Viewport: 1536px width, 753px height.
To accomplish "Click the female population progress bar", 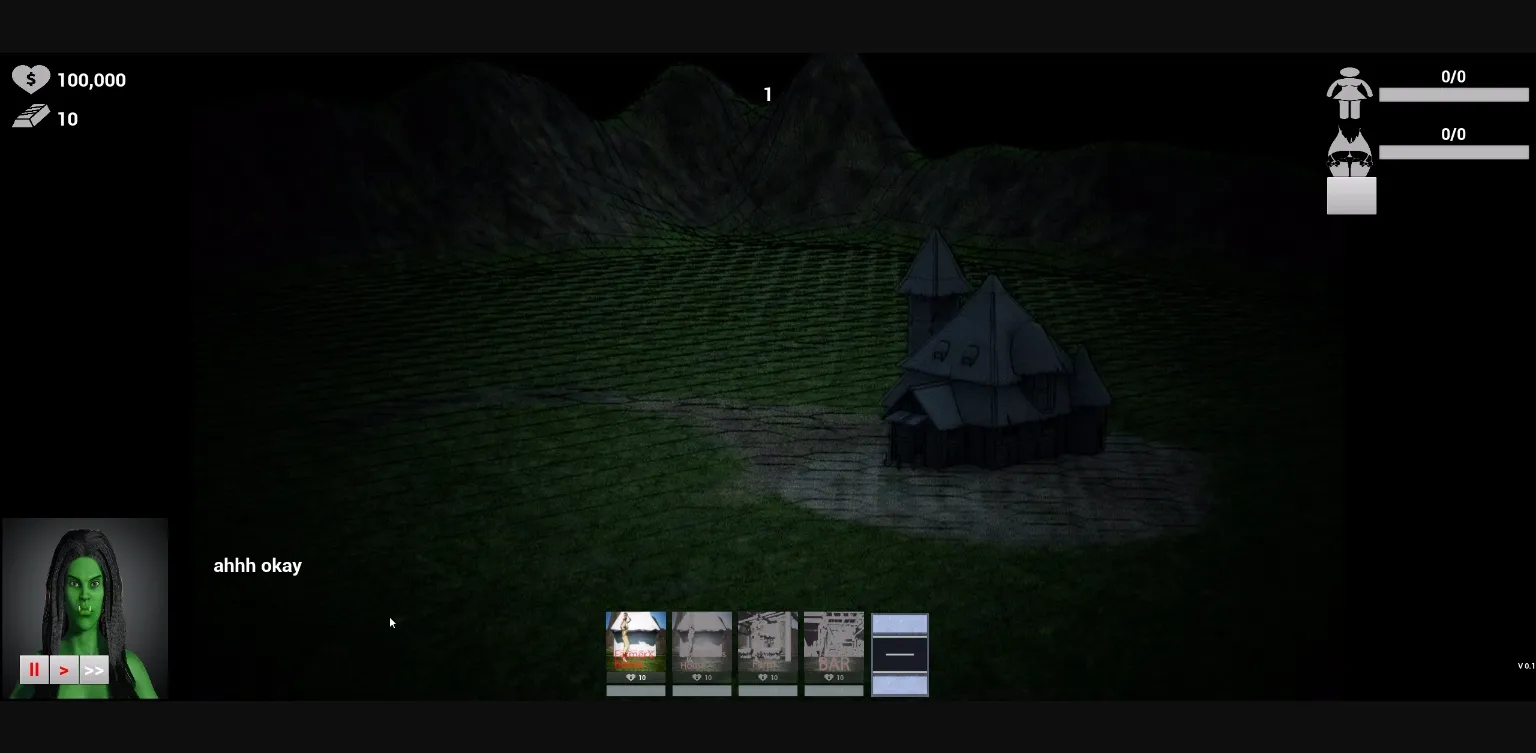I will click(1454, 94).
